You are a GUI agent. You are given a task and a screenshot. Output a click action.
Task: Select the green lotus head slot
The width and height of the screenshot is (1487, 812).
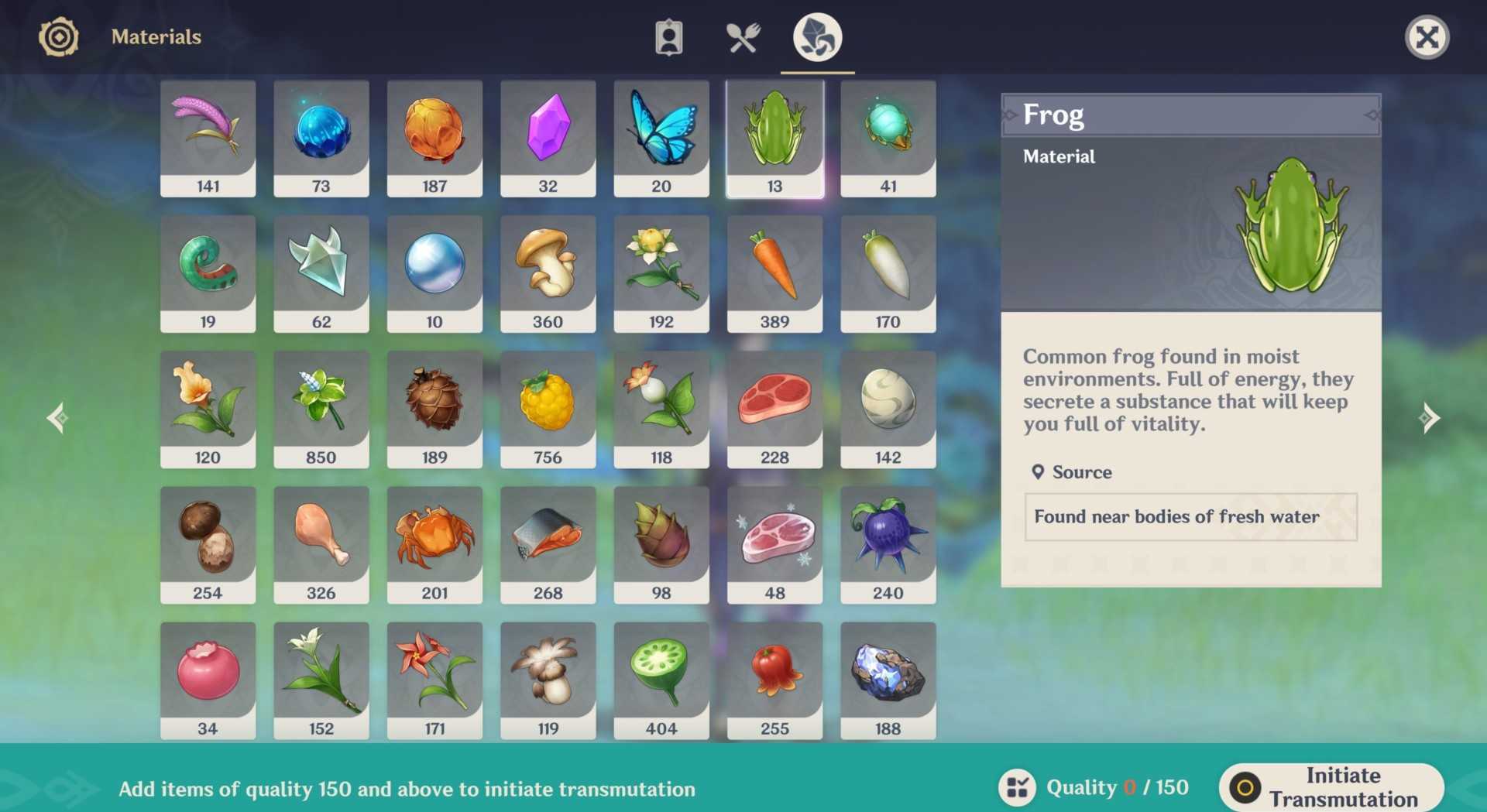click(661, 680)
